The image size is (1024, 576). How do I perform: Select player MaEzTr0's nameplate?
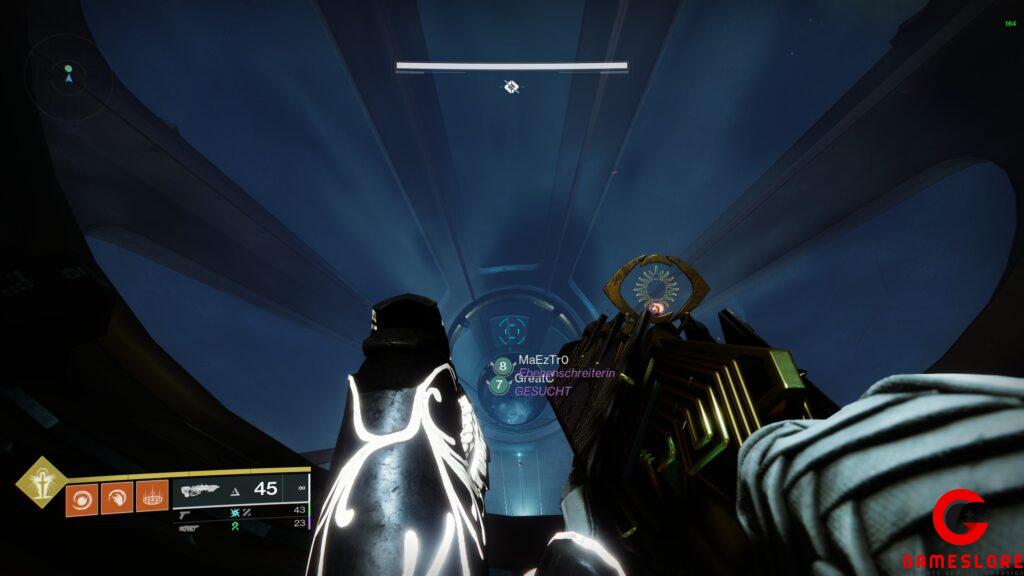click(x=543, y=359)
